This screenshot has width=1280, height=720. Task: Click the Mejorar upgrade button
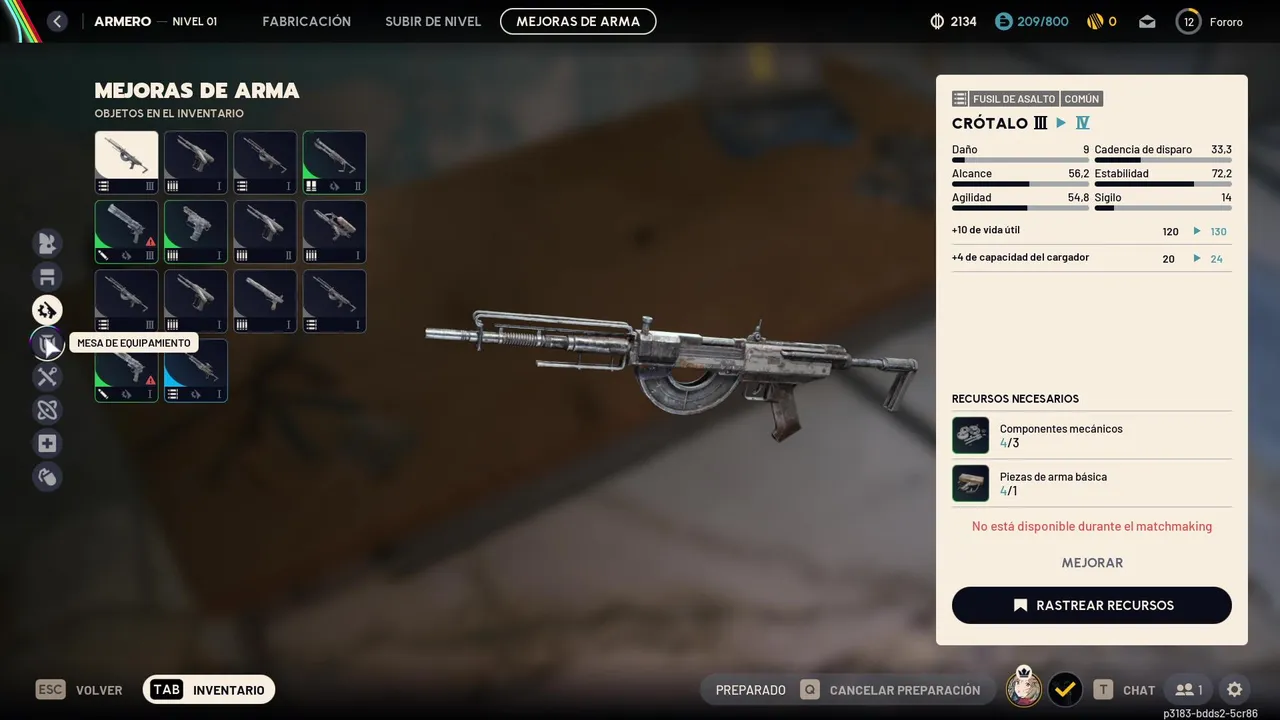coord(1091,563)
